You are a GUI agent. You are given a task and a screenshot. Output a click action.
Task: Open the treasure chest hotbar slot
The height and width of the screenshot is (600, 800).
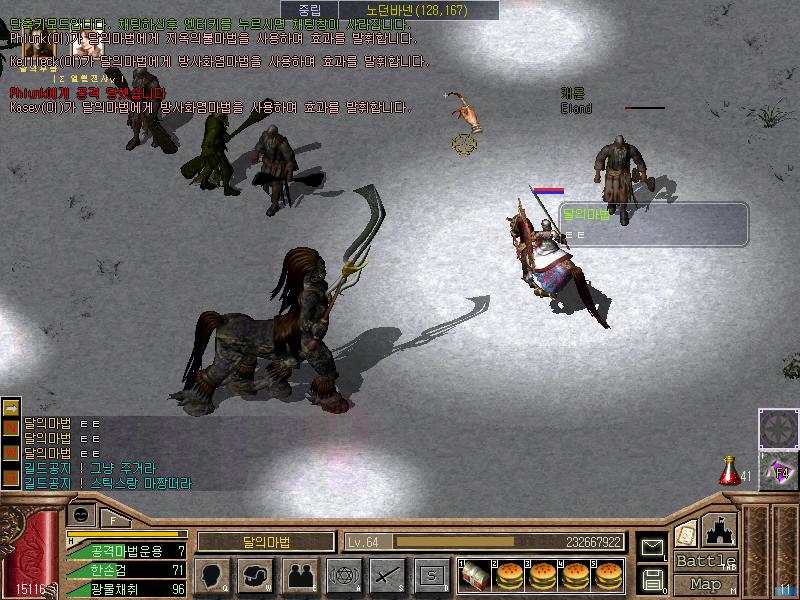coord(476,575)
